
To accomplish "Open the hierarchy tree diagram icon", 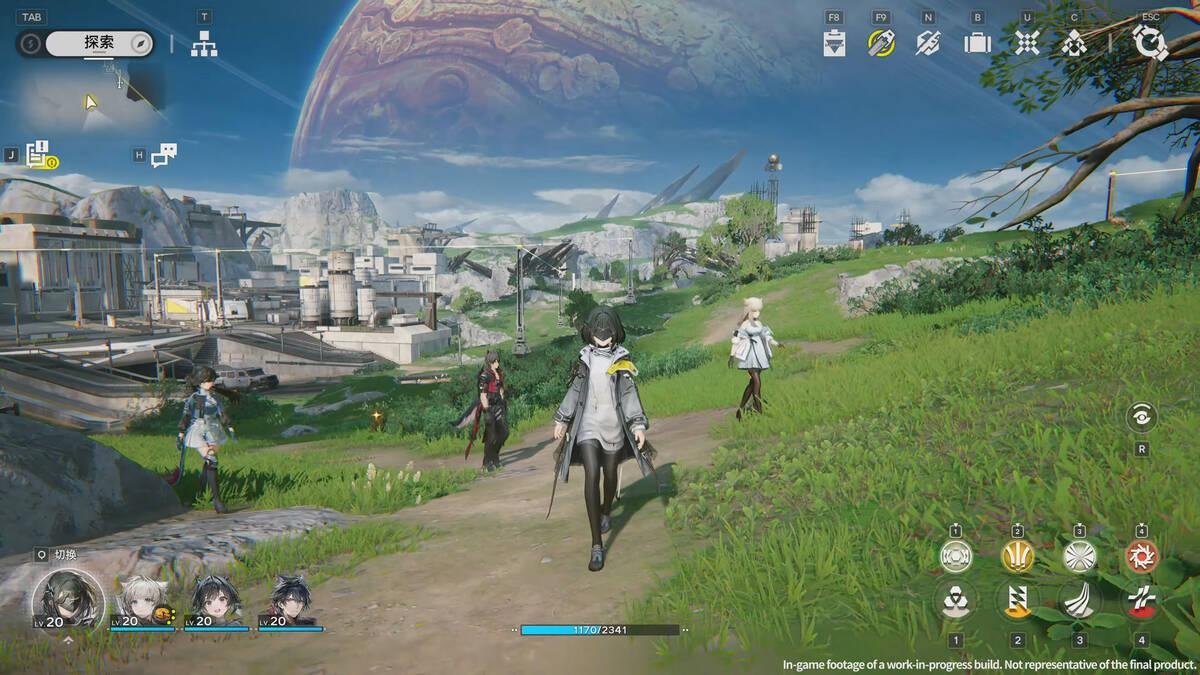I will [204, 43].
